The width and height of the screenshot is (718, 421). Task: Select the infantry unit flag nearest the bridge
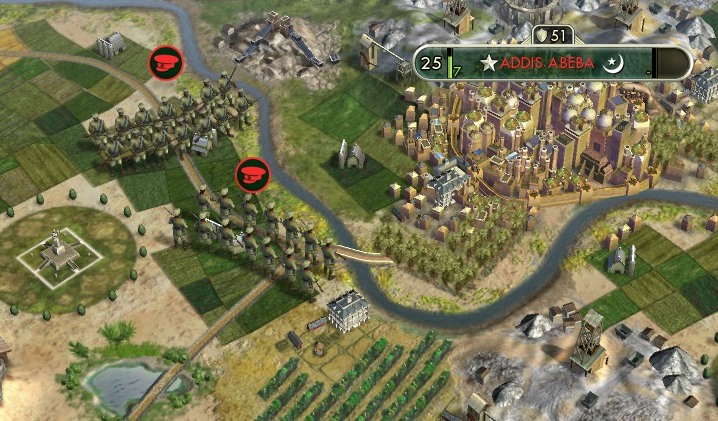pyautogui.click(x=251, y=174)
